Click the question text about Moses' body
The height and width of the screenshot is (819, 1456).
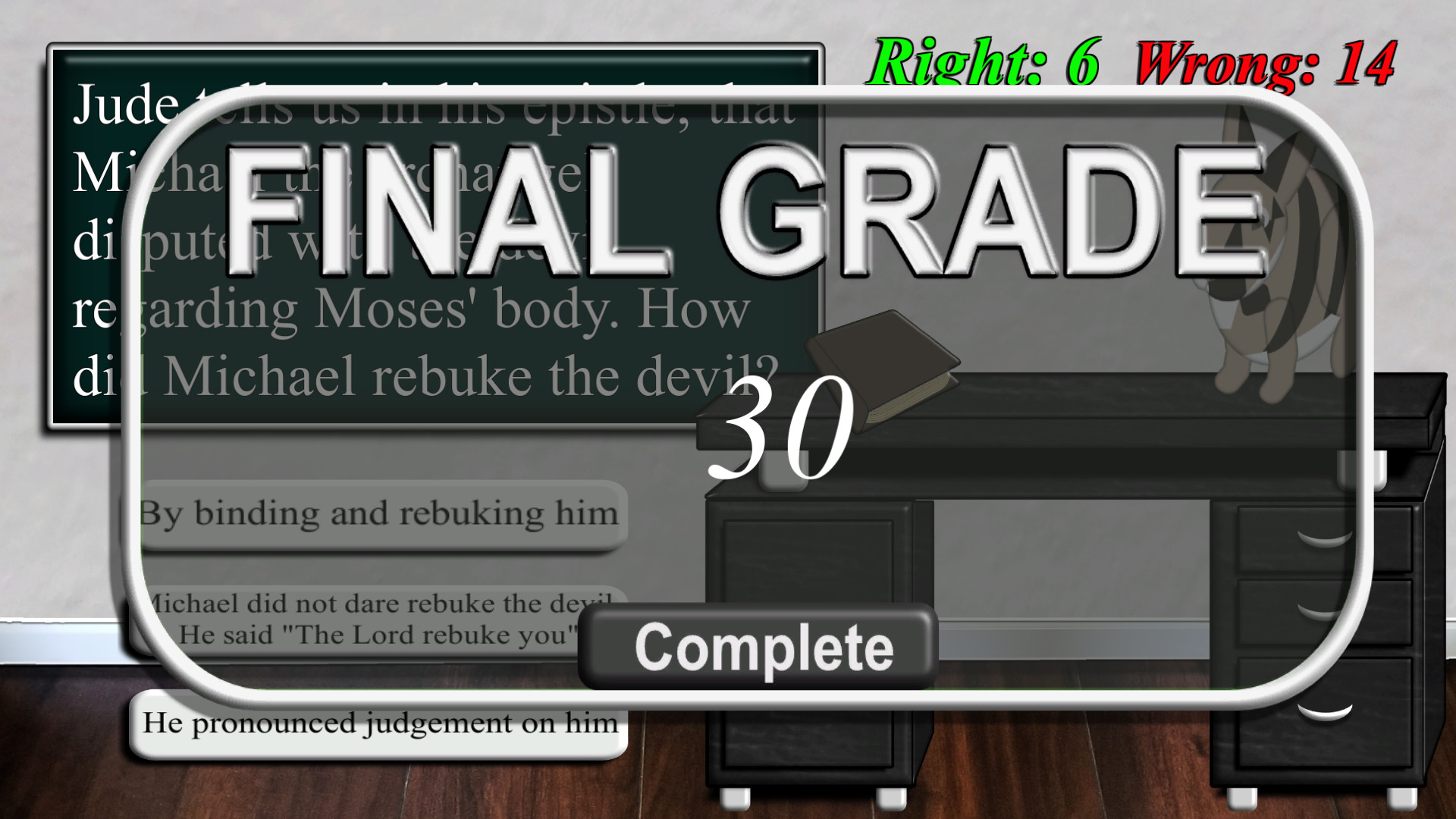tap(409, 307)
